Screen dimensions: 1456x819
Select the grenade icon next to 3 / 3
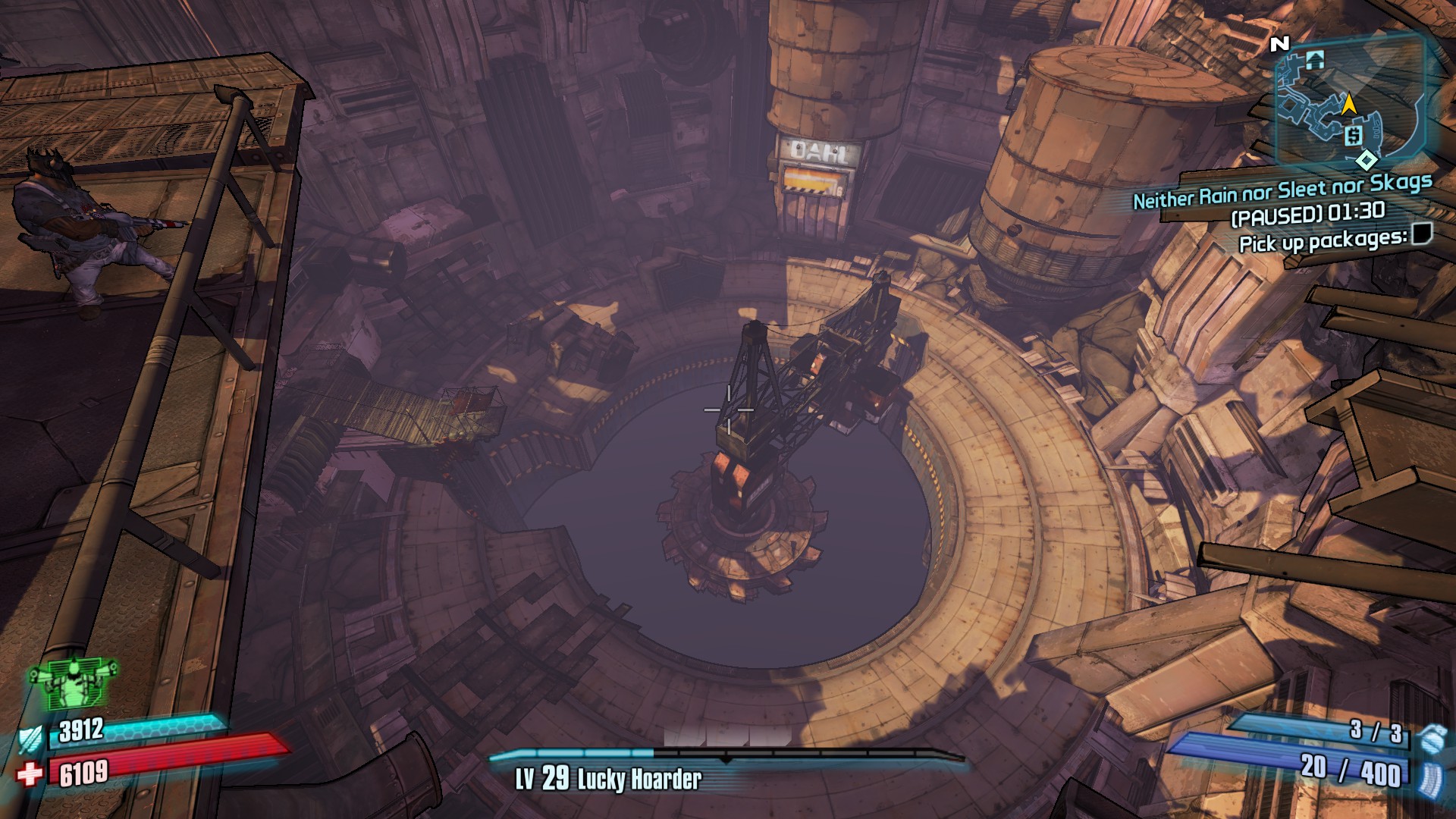click(1431, 738)
